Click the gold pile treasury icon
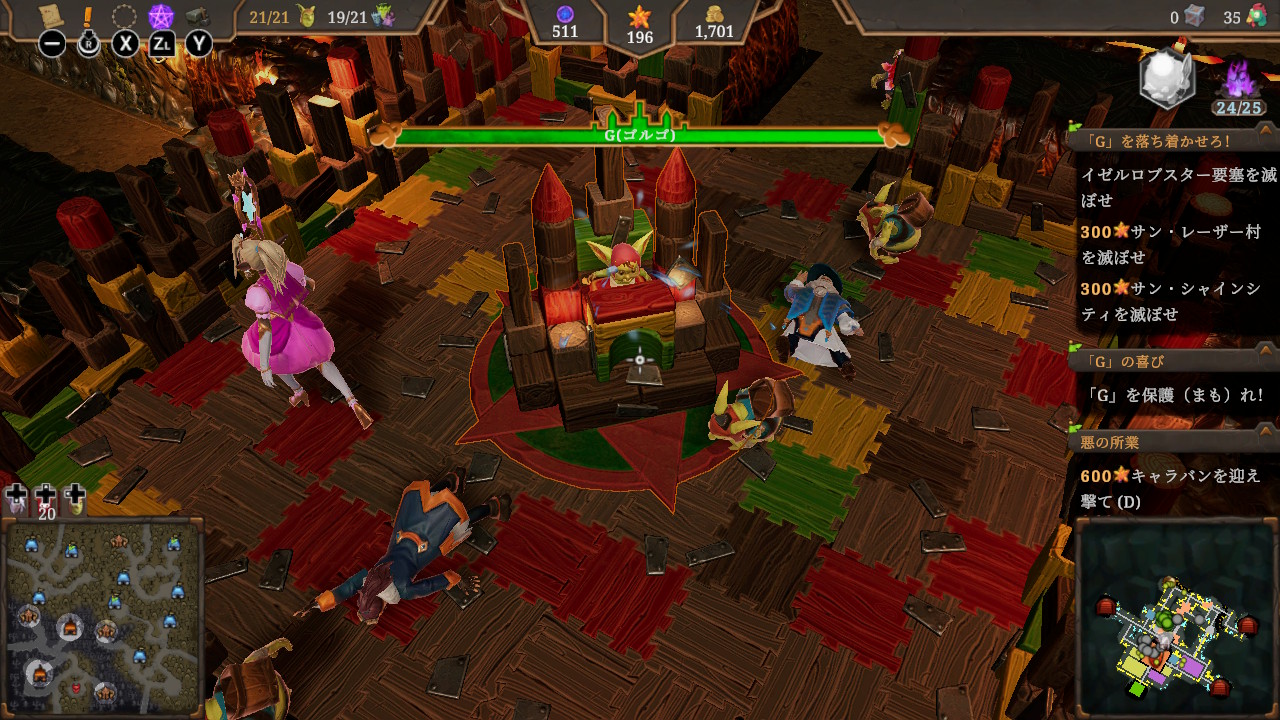 point(714,13)
